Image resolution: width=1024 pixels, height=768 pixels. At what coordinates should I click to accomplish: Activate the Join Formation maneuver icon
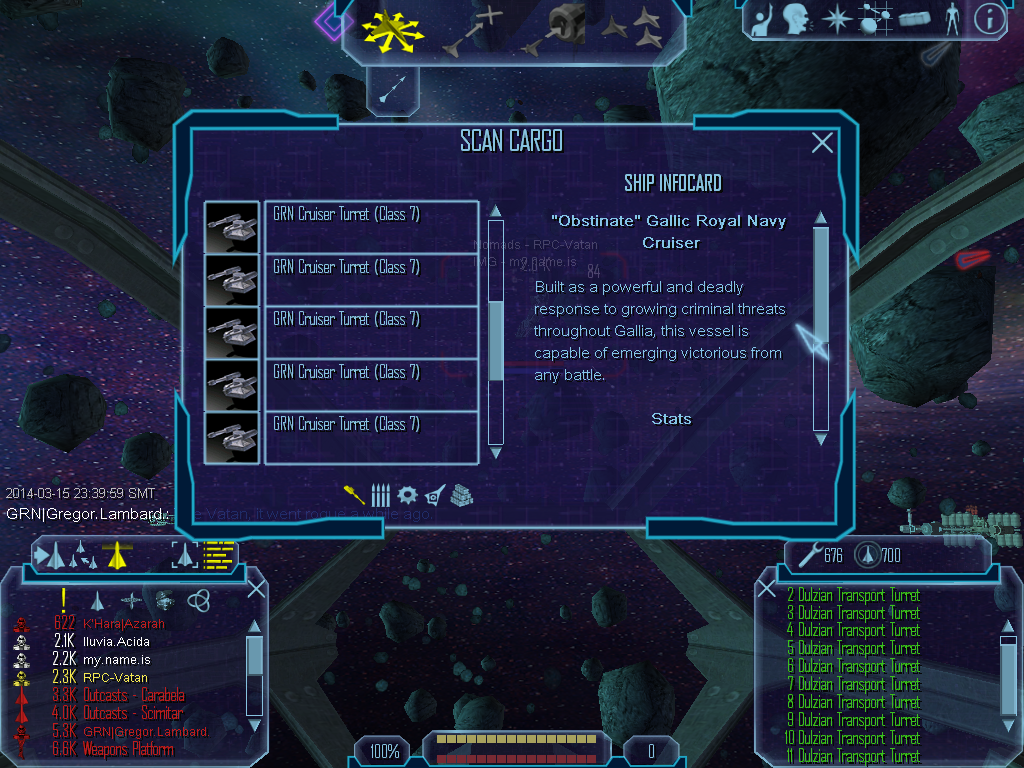pyautogui.click(x=632, y=28)
